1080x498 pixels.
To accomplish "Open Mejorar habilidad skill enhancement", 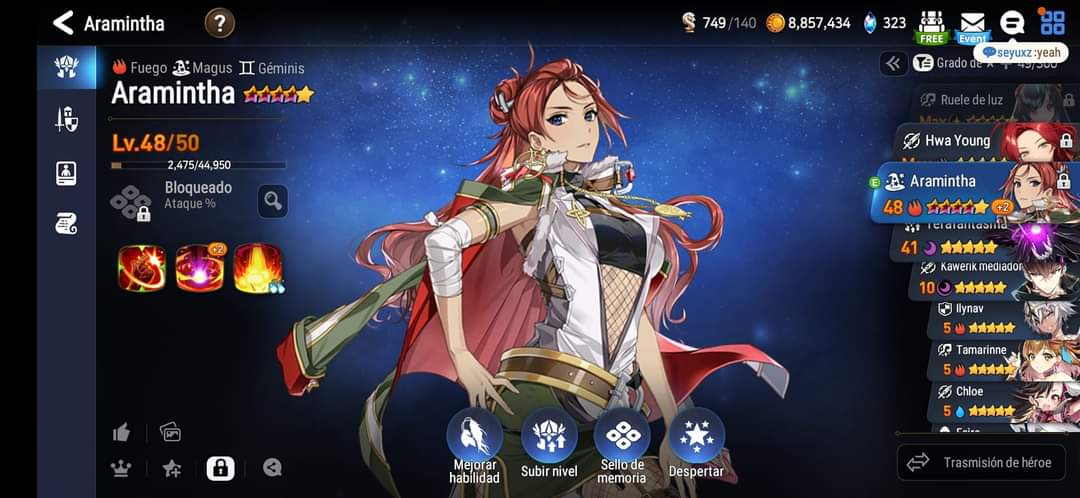I will [x=474, y=440].
